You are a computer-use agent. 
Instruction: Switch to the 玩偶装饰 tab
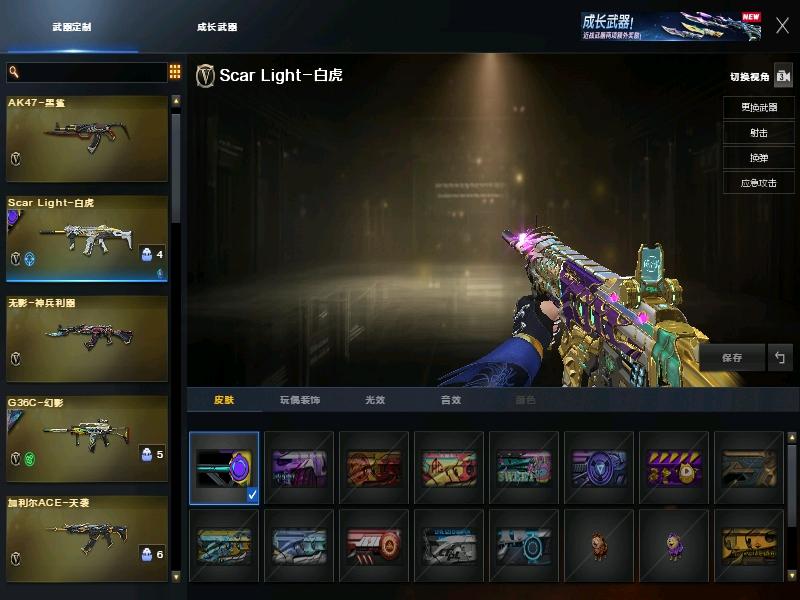tap(299, 400)
